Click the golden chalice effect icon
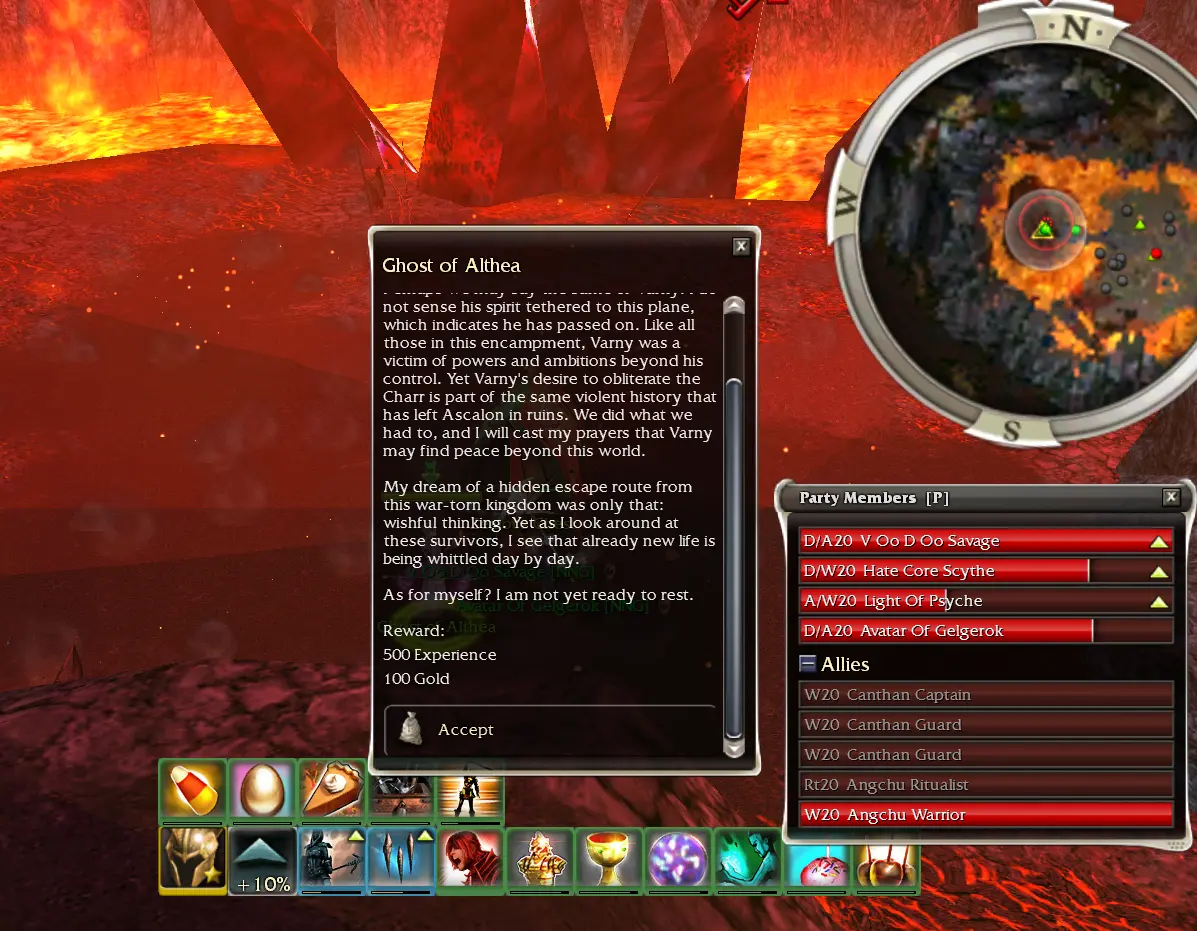This screenshot has height=931, width=1197. point(608,860)
